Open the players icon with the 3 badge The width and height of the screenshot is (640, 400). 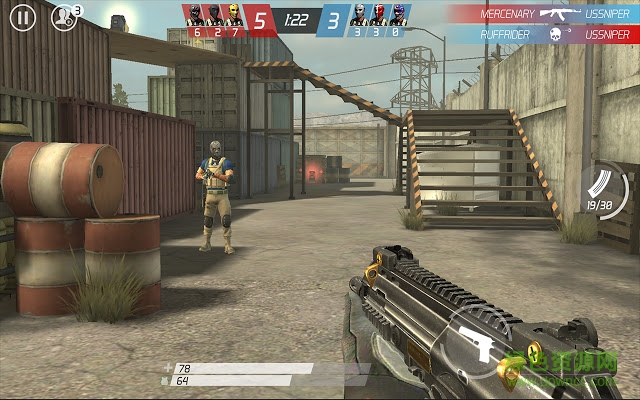[x=64, y=17]
